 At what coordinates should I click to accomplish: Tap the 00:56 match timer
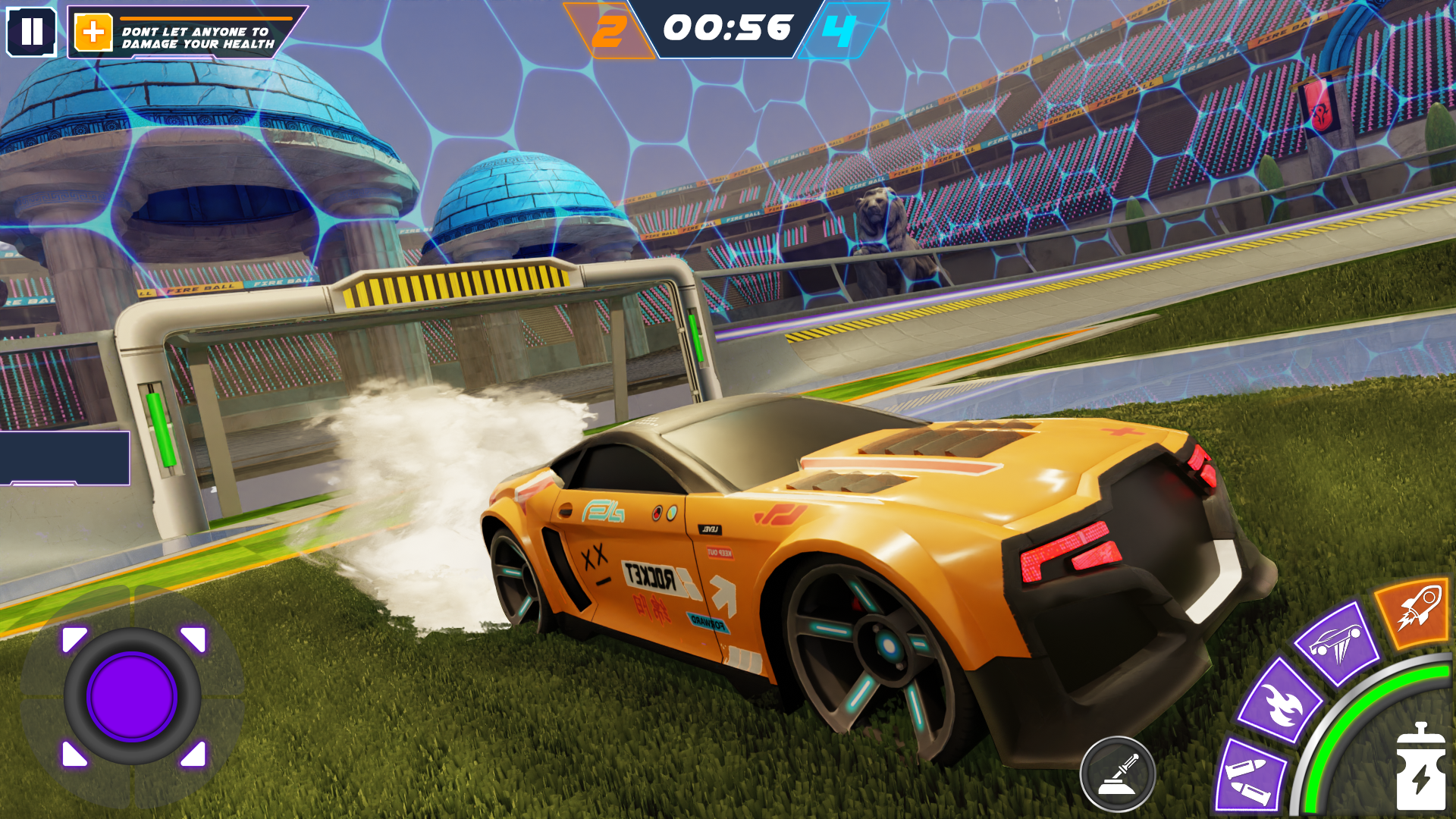[x=727, y=30]
